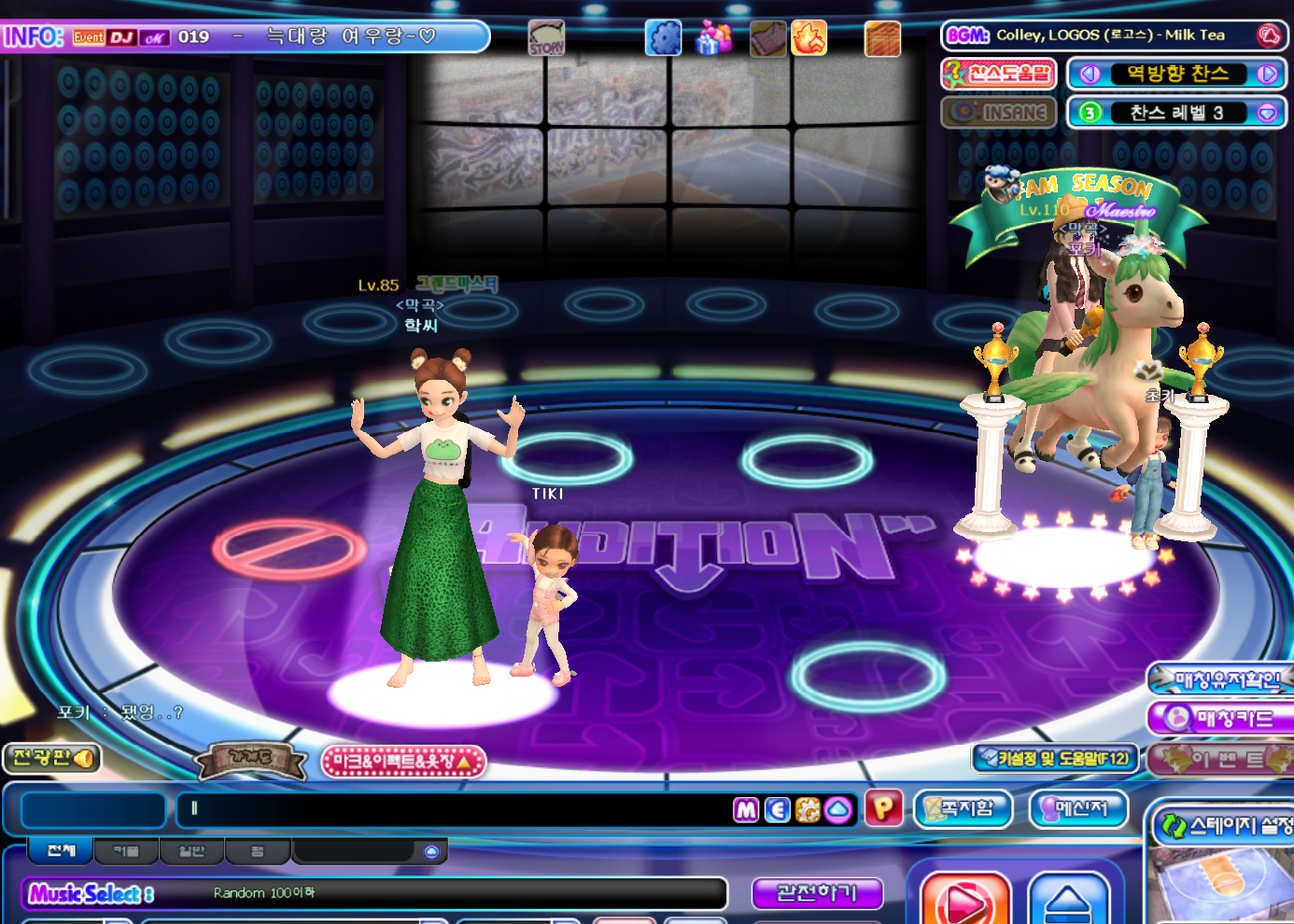Open the Story icon
The height and width of the screenshot is (924, 1294).
(546, 38)
